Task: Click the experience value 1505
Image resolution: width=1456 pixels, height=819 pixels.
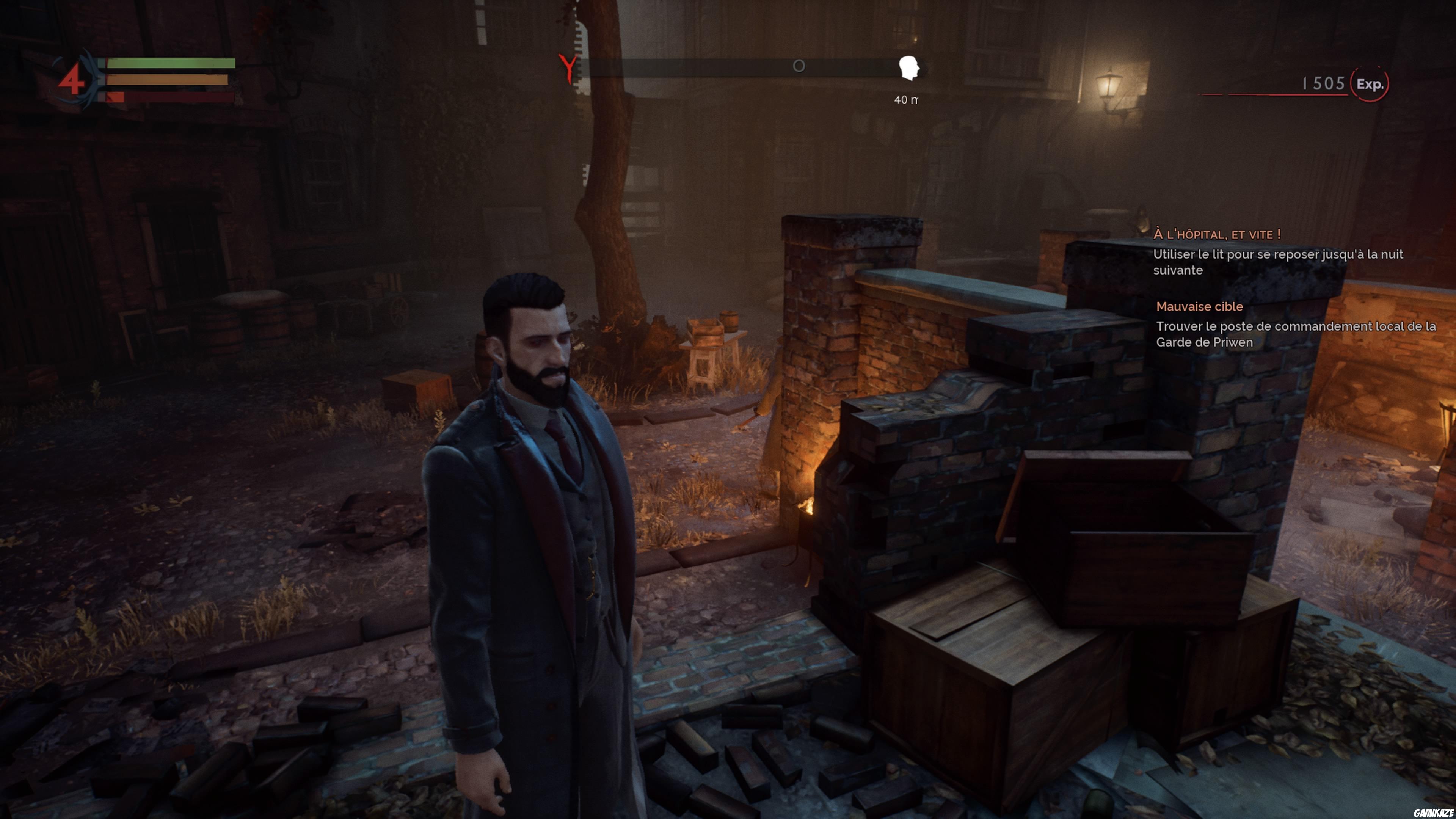Action: coord(1324,83)
